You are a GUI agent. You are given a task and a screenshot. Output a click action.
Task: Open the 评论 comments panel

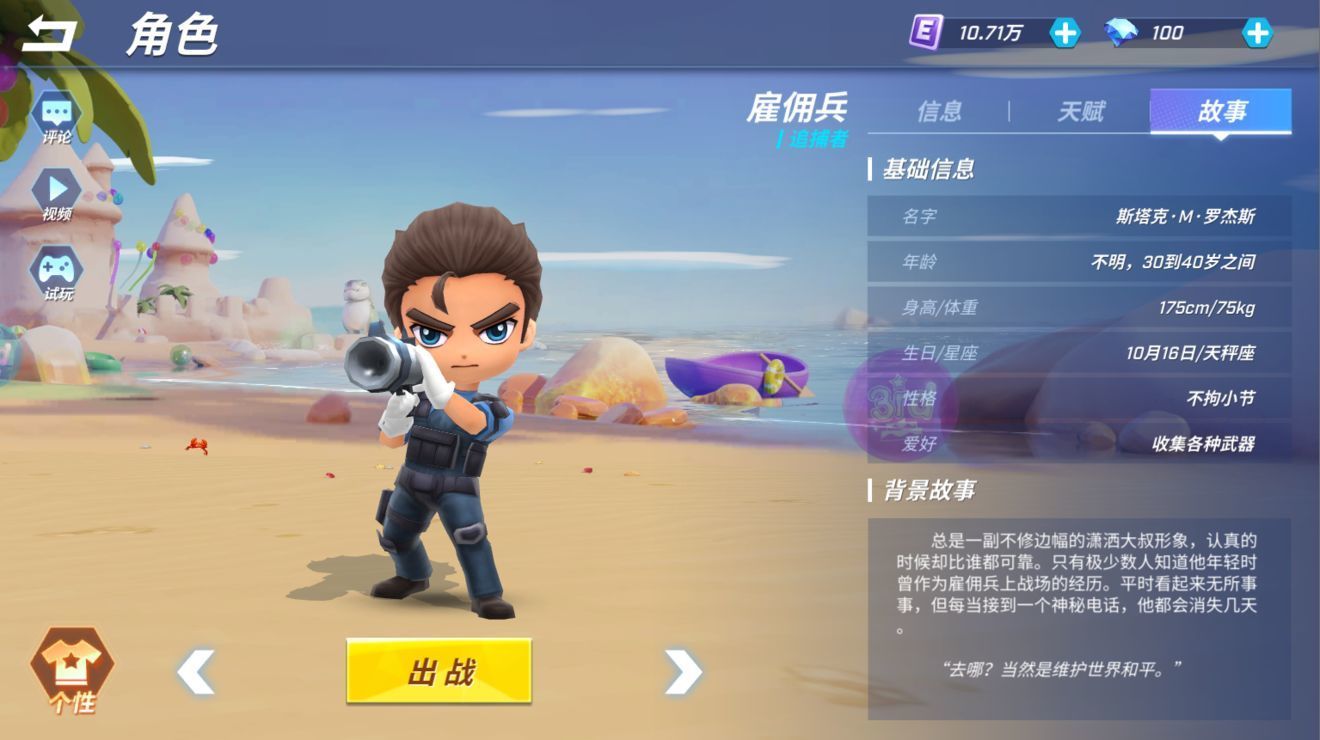coord(57,118)
